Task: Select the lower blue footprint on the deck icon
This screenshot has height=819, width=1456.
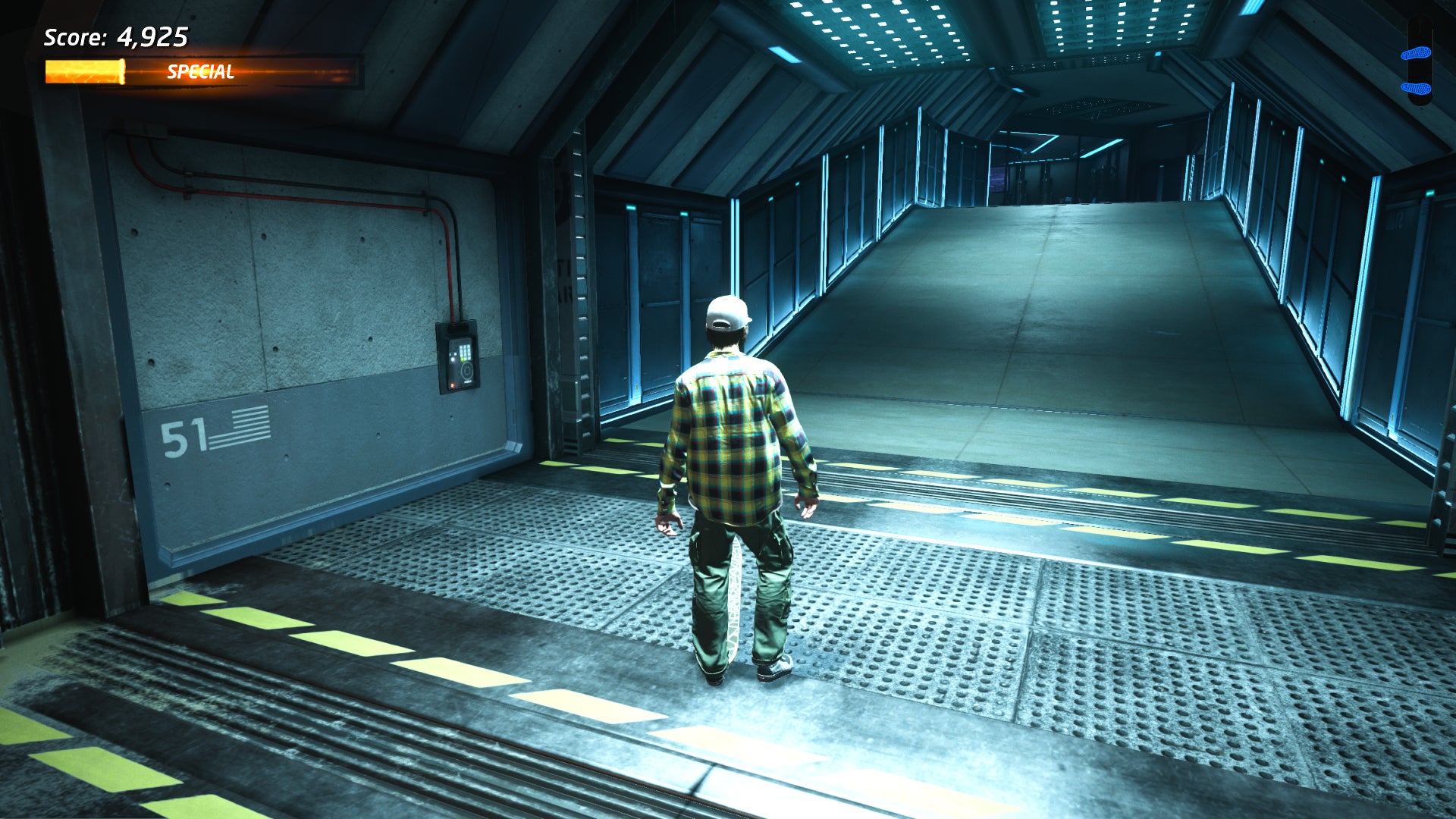Action: (1416, 87)
